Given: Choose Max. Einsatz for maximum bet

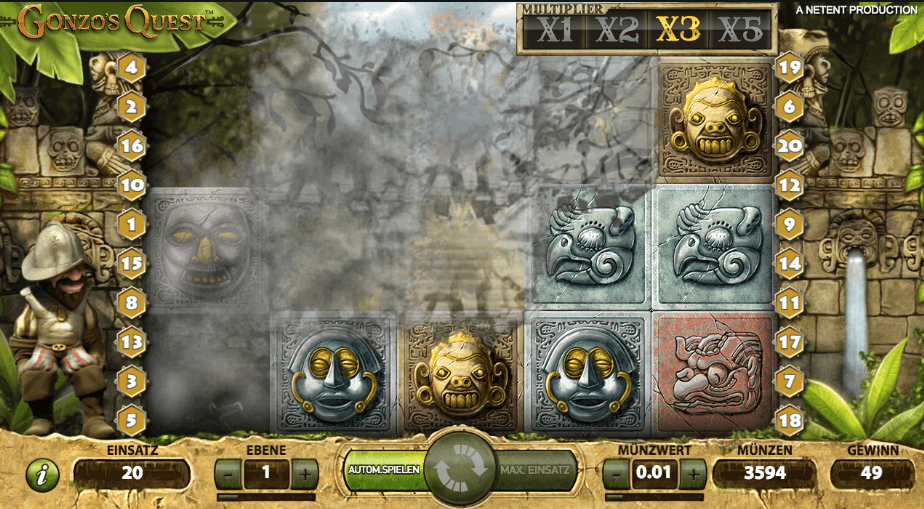Looking at the screenshot, I should click(535, 469).
